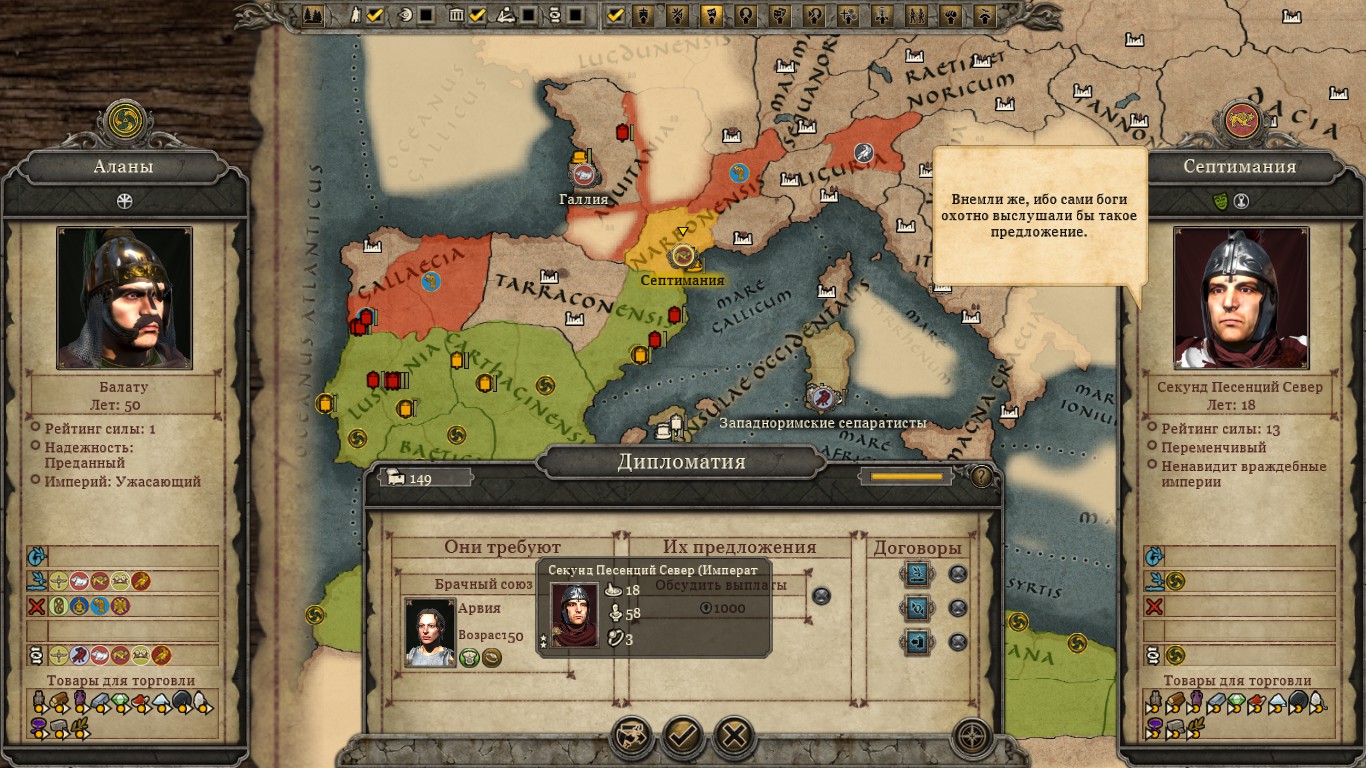Select Secundus Pescennius Severus leader portrait
Image resolution: width=1366 pixels, height=768 pixels.
pos(1241,297)
